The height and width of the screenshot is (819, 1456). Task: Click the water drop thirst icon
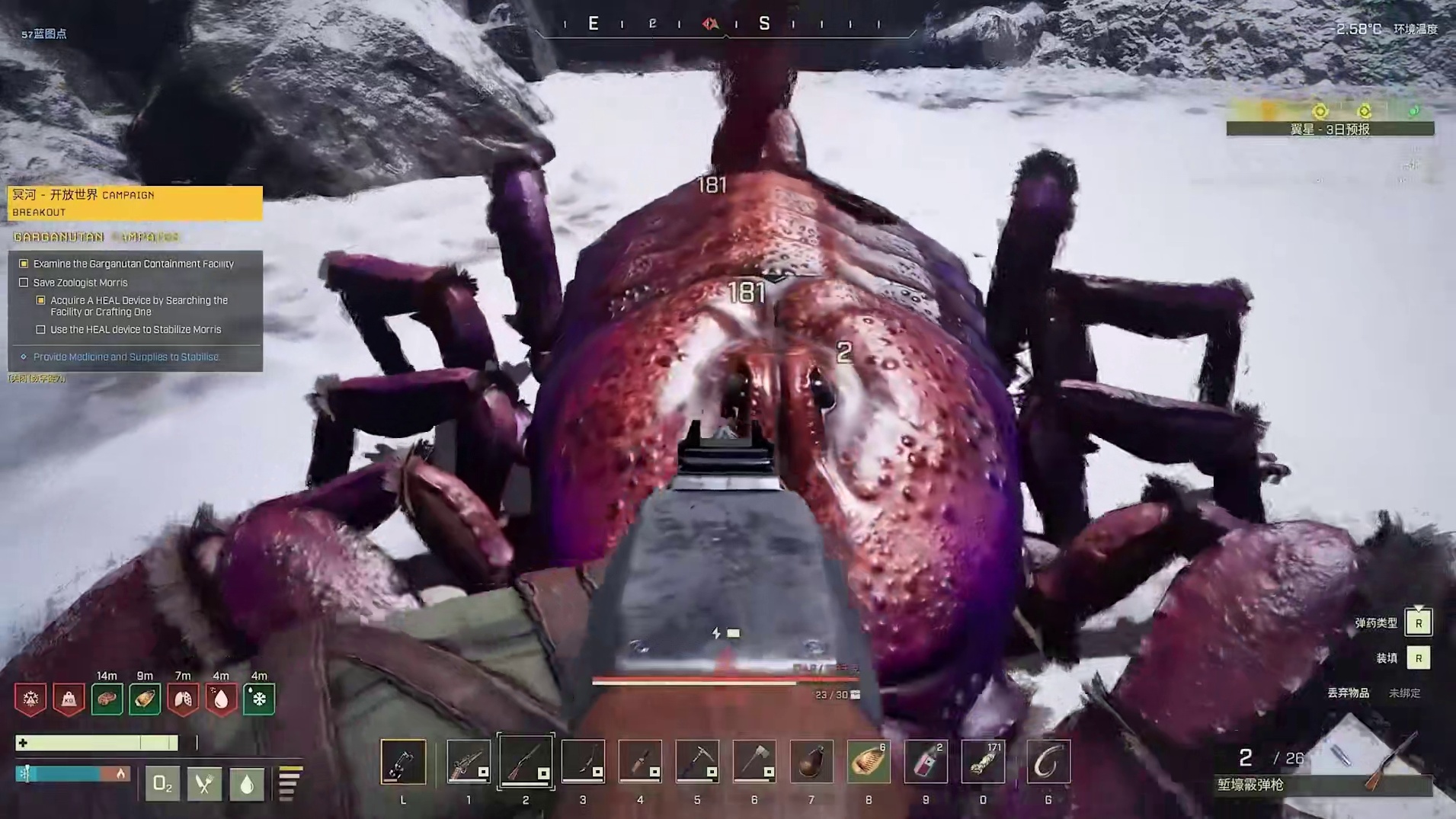point(246,783)
